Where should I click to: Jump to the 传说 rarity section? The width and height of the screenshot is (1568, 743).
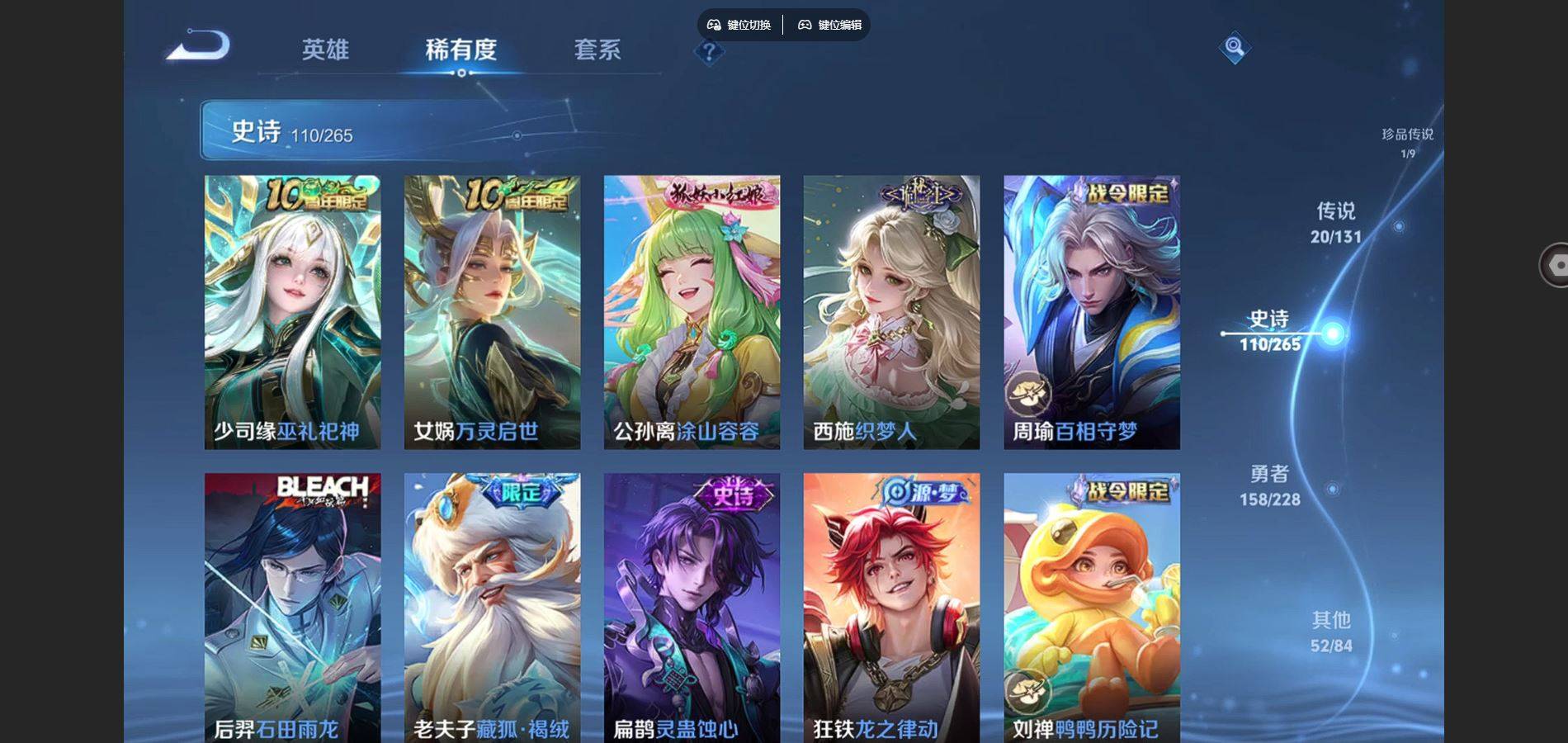(x=1336, y=223)
